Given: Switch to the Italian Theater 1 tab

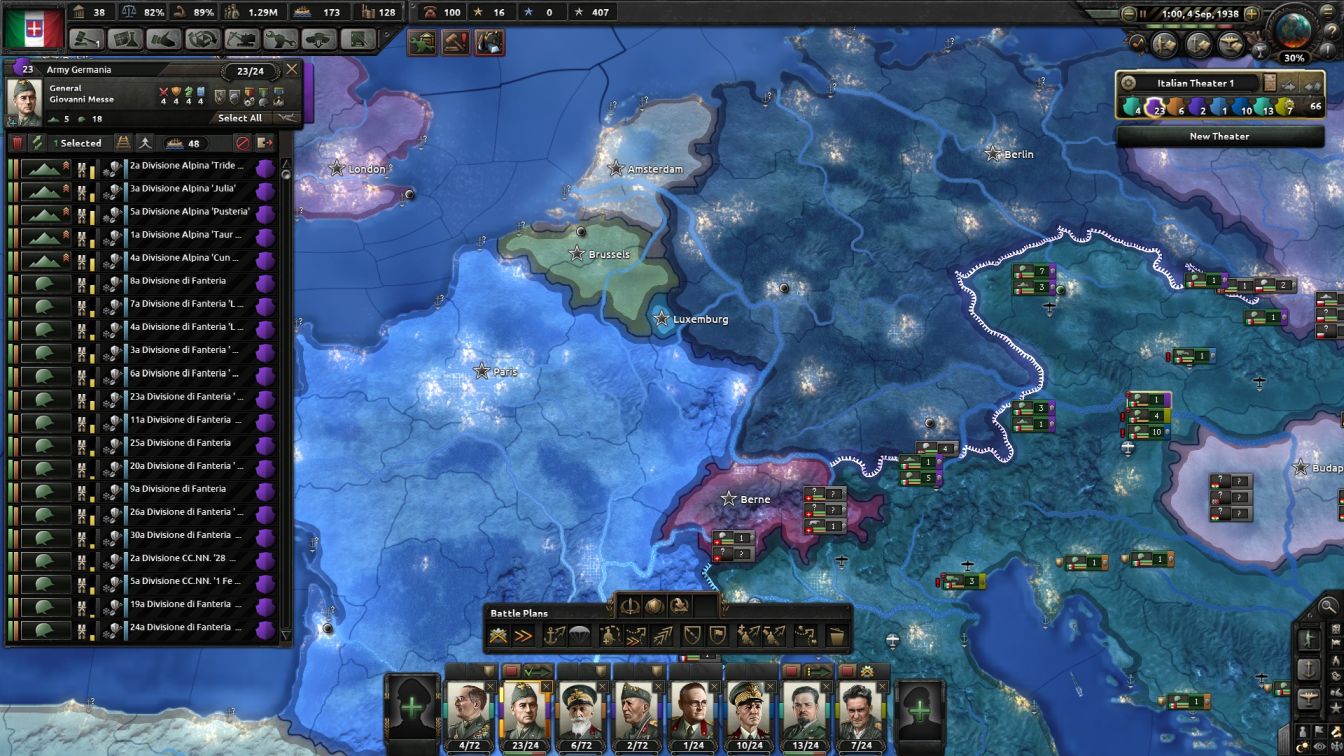Looking at the screenshot, I should point(1196,84).
